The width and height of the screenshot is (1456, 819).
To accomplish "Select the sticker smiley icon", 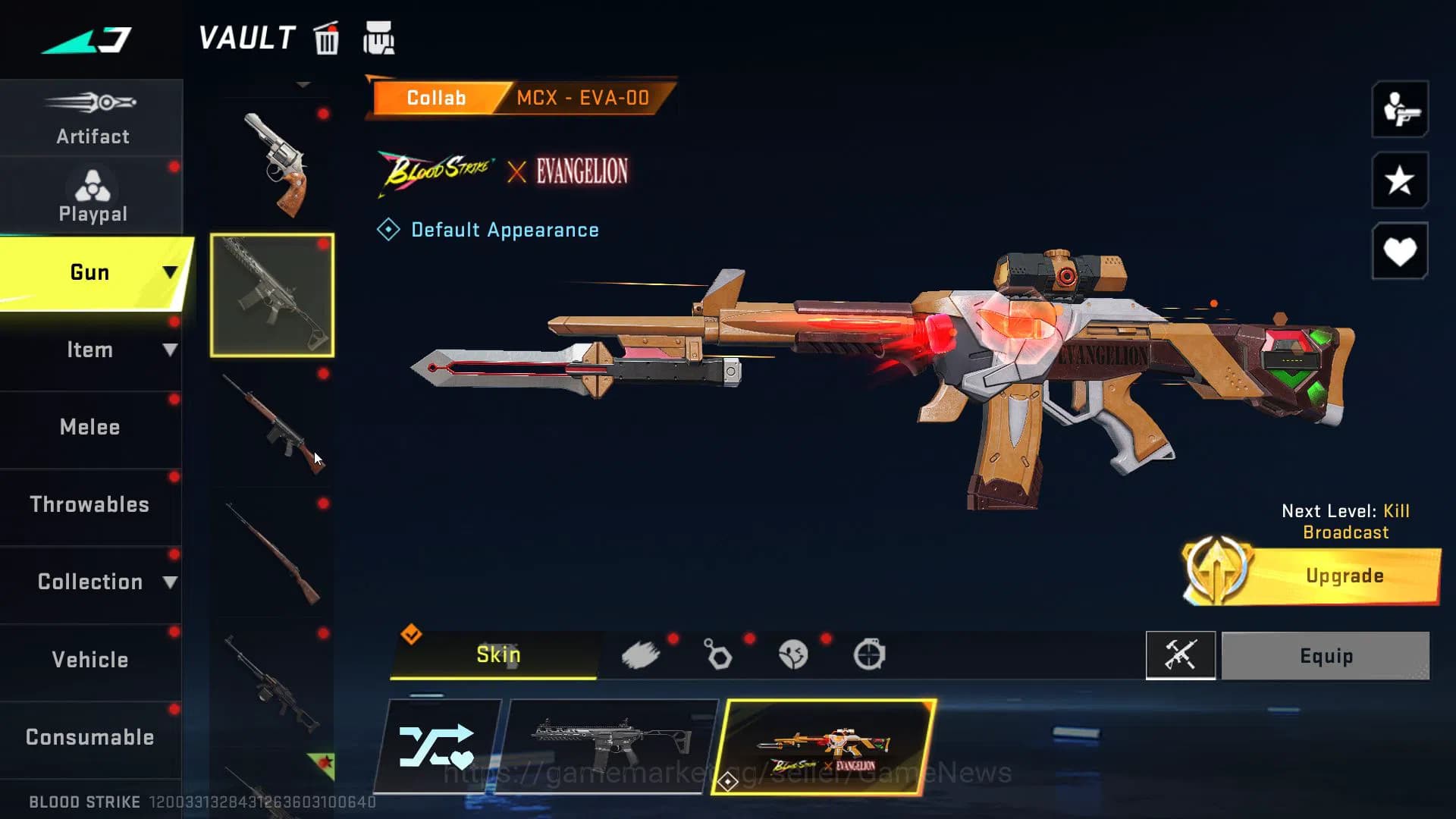I will point(793,654).
